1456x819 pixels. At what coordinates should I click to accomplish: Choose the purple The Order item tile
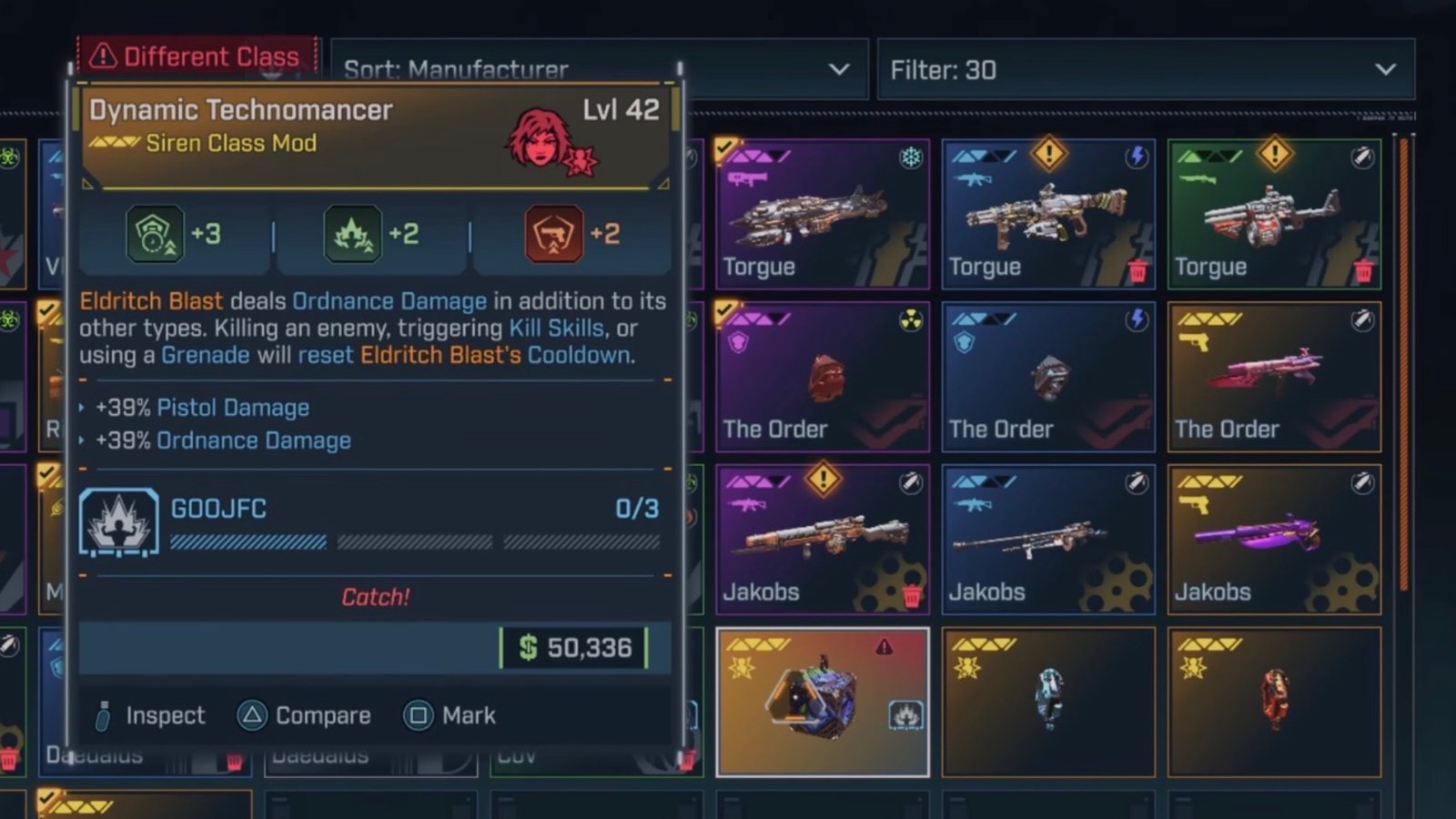[x=822, y=377]
